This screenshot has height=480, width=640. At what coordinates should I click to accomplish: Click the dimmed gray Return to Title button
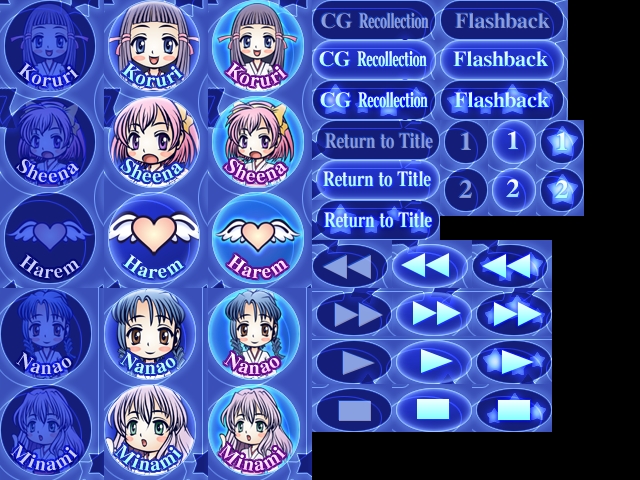[377, 141]
